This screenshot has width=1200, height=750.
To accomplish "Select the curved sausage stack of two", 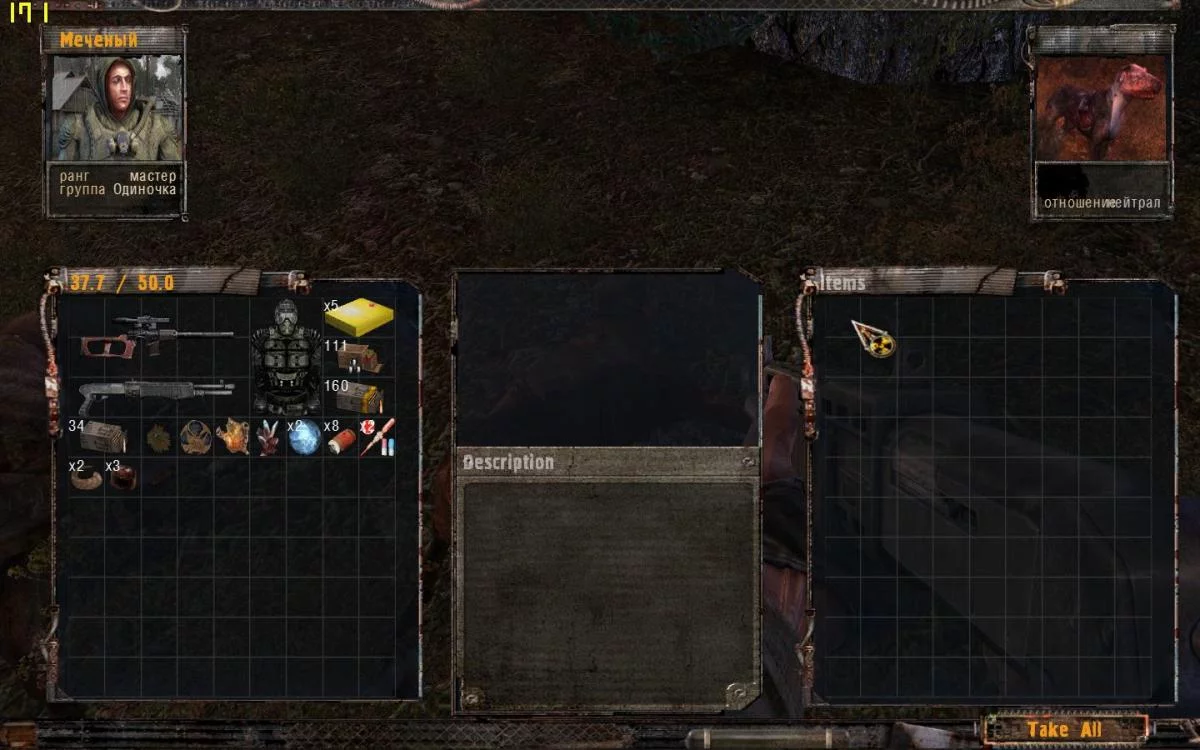I will coord(87,477).
